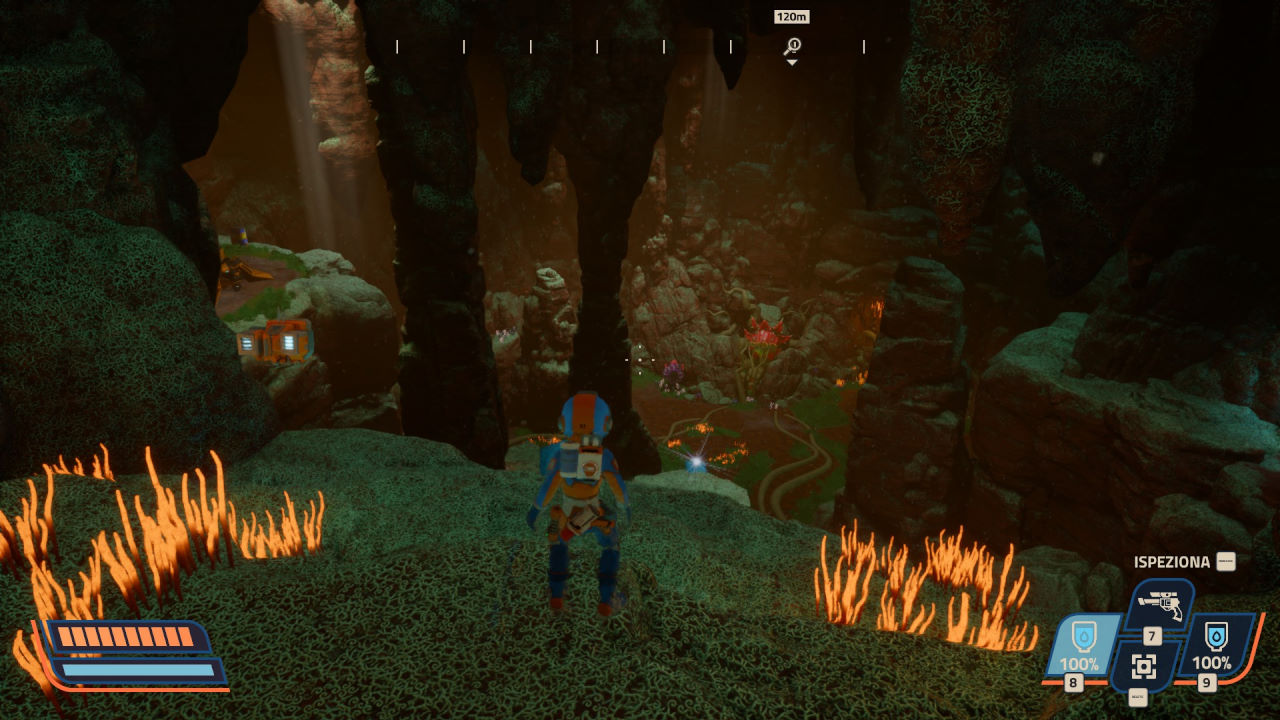1280x720 pixels.
Task: Choose the highlighted light-blue water canister slot
Action: click(x=1080, y=645)
